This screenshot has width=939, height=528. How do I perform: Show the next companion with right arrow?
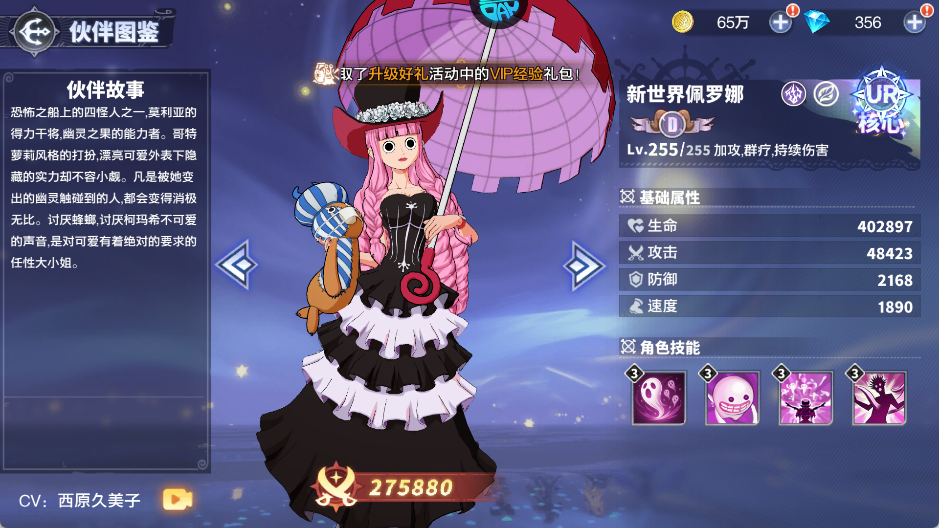(x=583, y=265)
